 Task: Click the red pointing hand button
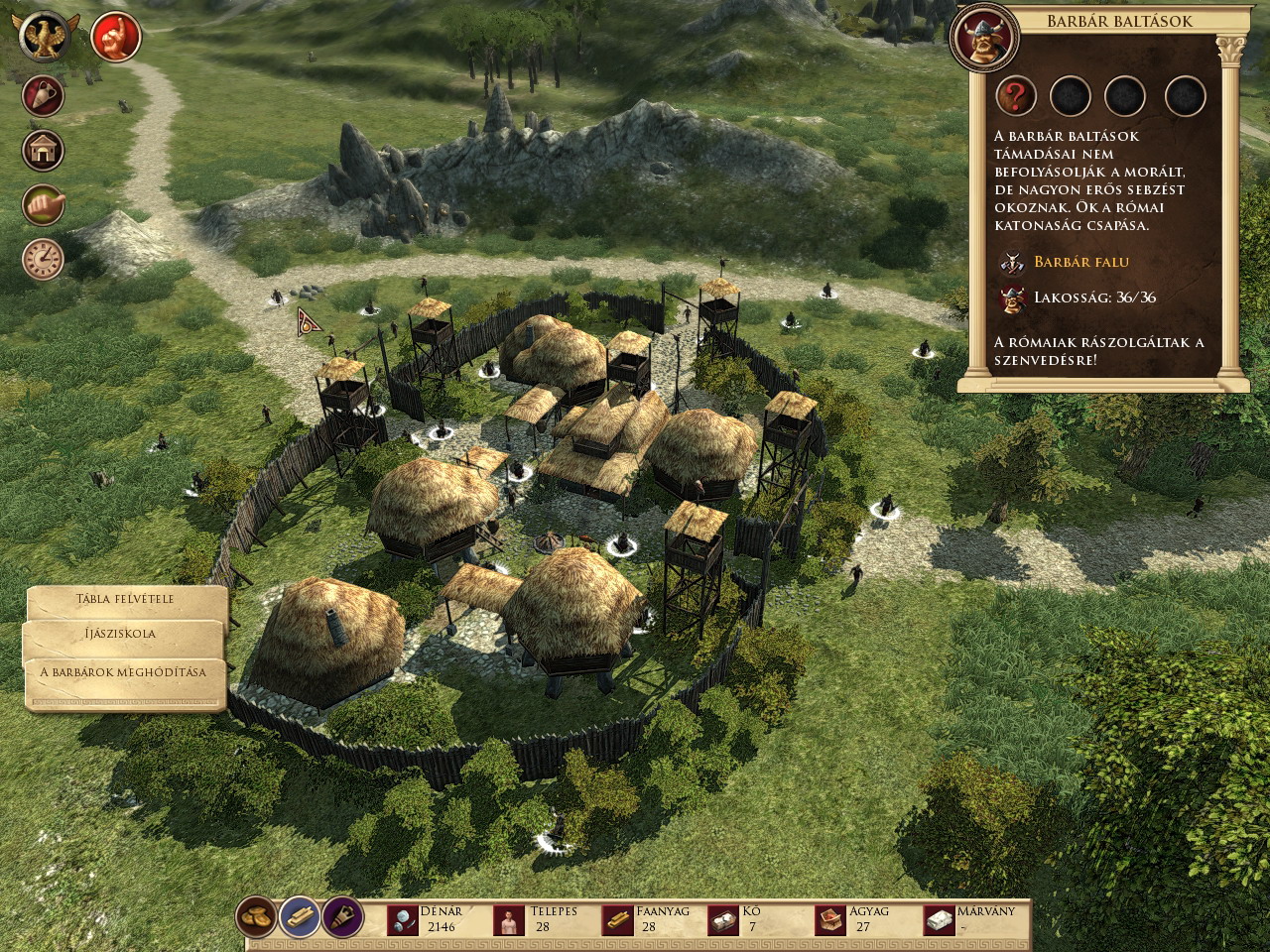116,37
